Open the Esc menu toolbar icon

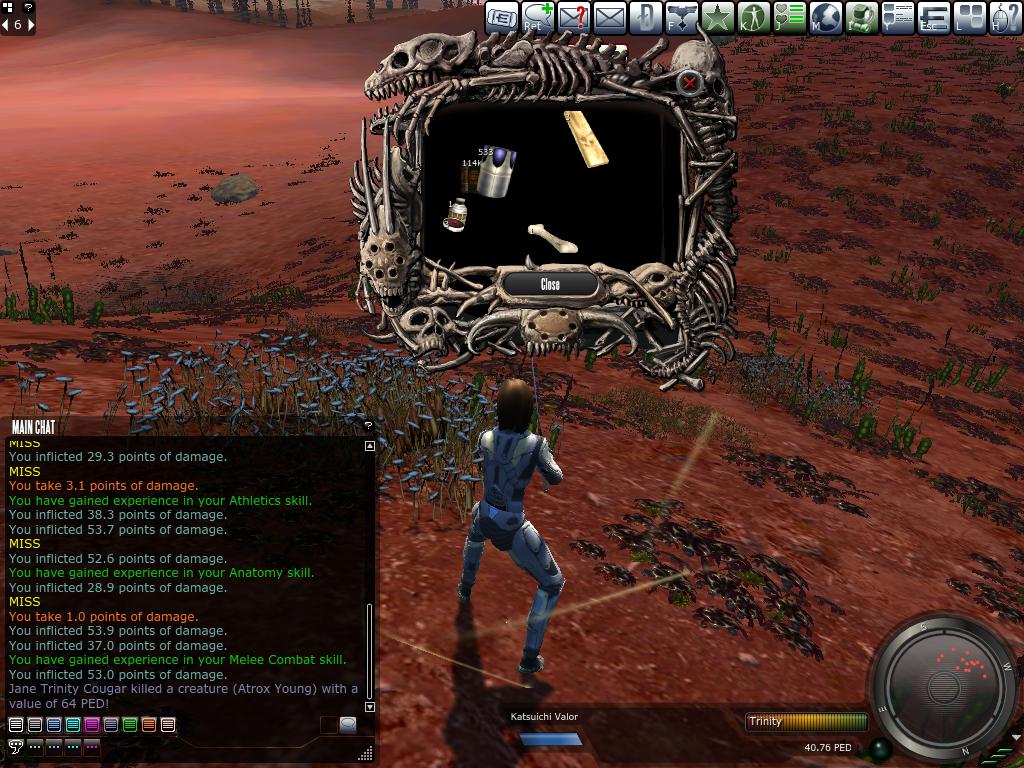(934, 18)
